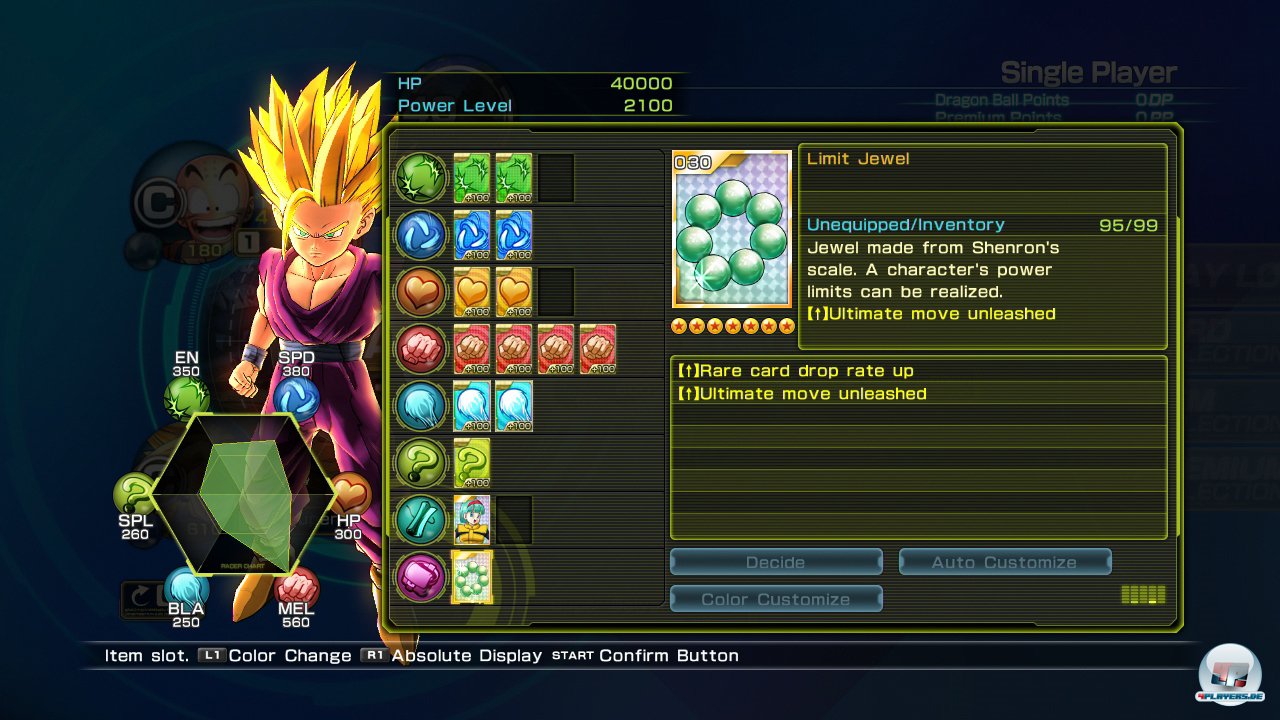
Task: Select the pink item slot category icon
Action: point(420,577)
